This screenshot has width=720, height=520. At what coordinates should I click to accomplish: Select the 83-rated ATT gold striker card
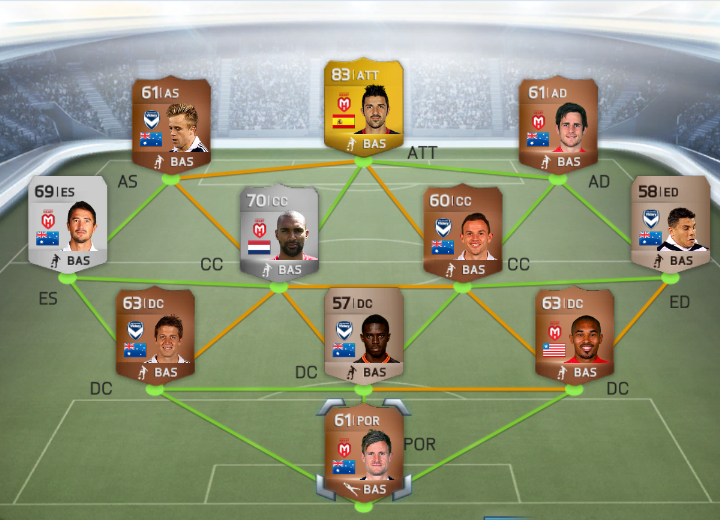click(x=360, y=108)
